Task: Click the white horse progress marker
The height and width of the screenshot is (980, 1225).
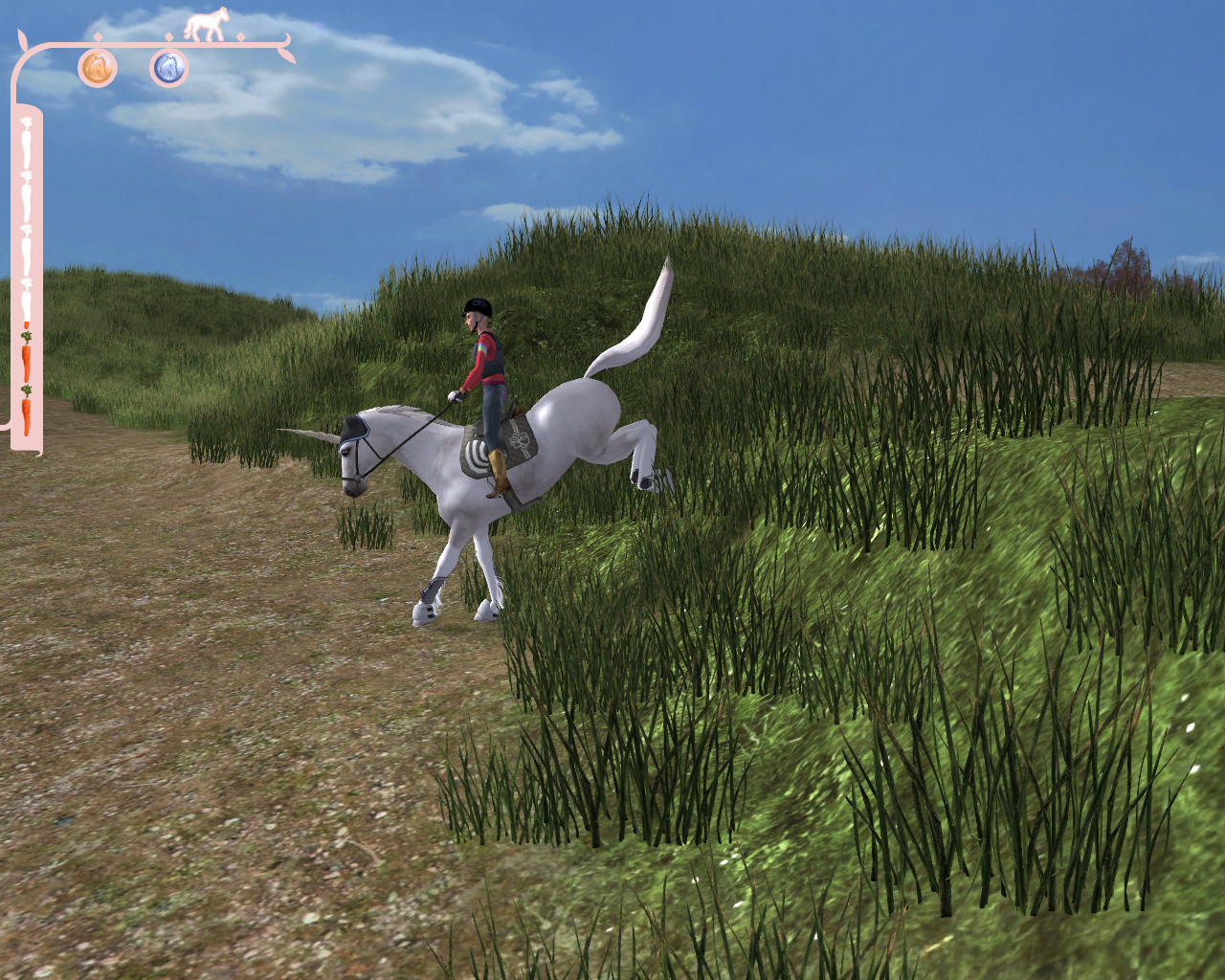Action: tap(208, 23)
